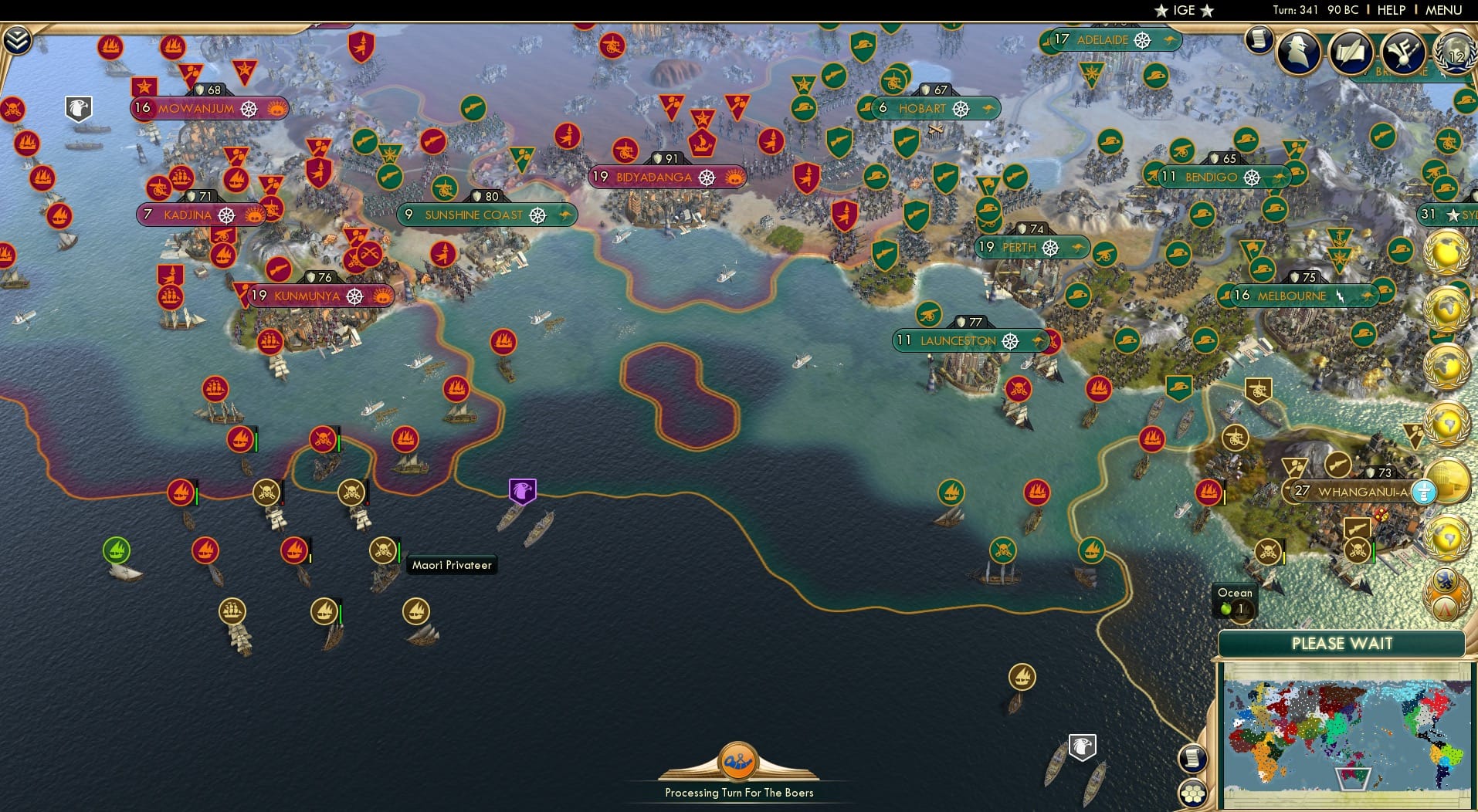Click Perth's naval production wheel icon

click(x=1050, y=248)
